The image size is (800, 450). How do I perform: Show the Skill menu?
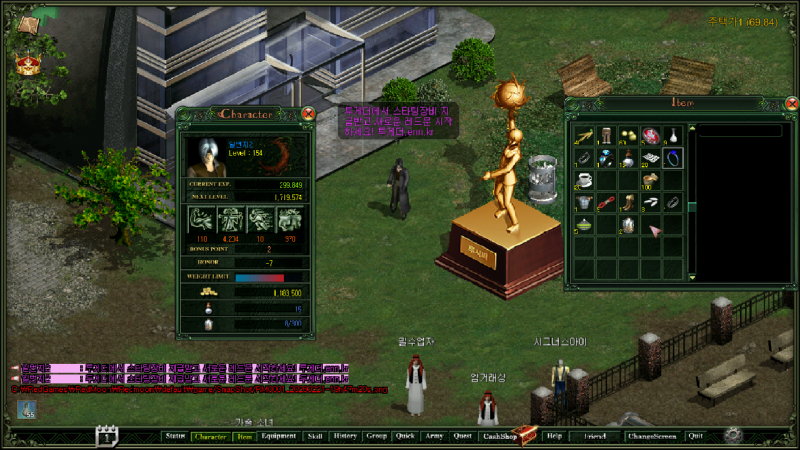pyautogui.click(x=315, y=436)
